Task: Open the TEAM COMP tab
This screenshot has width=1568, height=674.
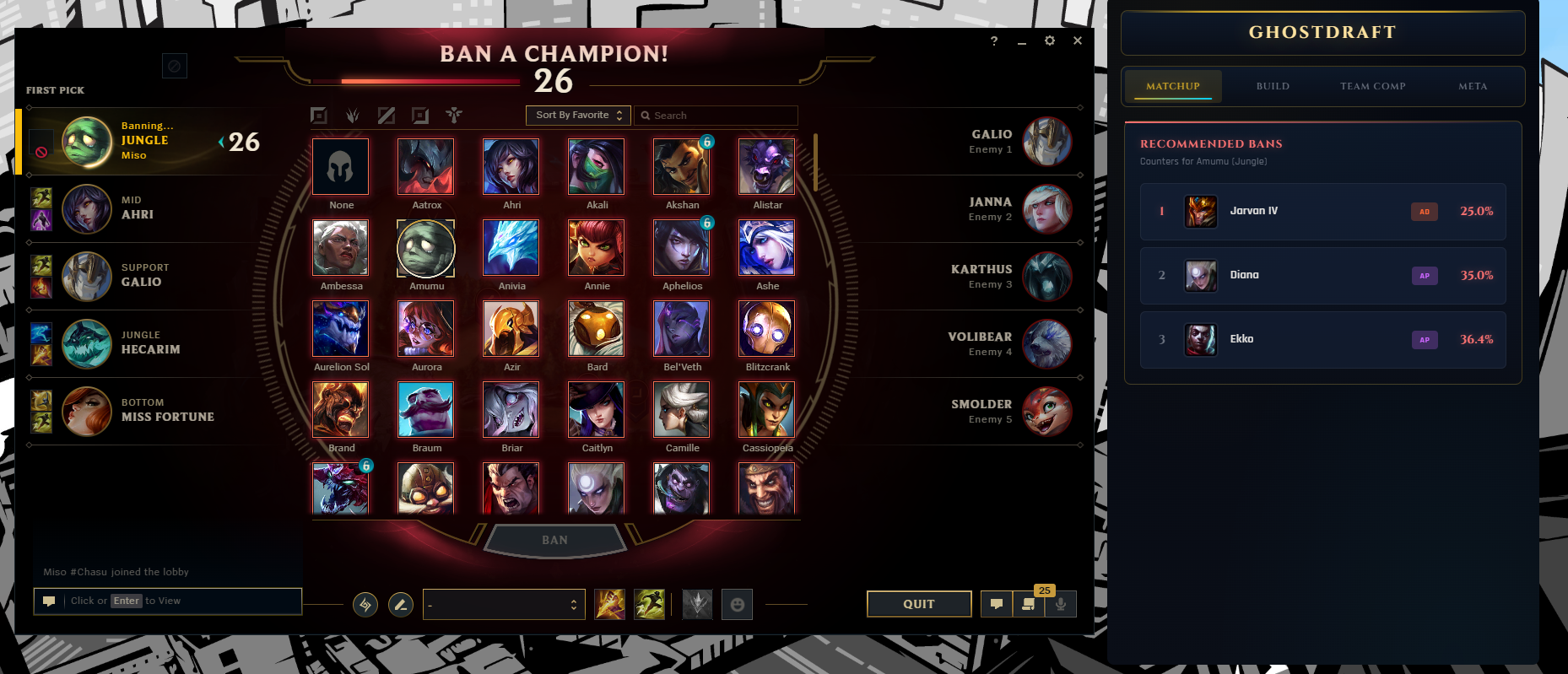Action: 1372,86
